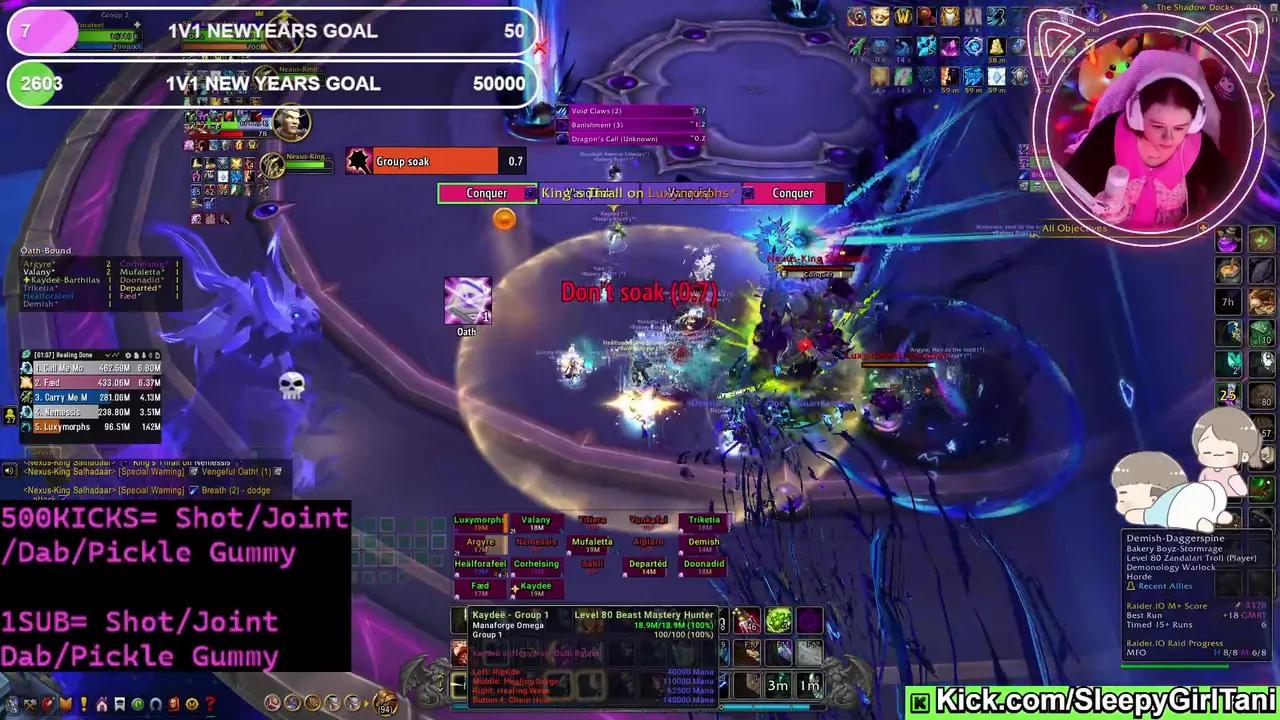Click the red question mark help icon
The height and width of the screenshot is (720, 1280).
click(211, 703)
